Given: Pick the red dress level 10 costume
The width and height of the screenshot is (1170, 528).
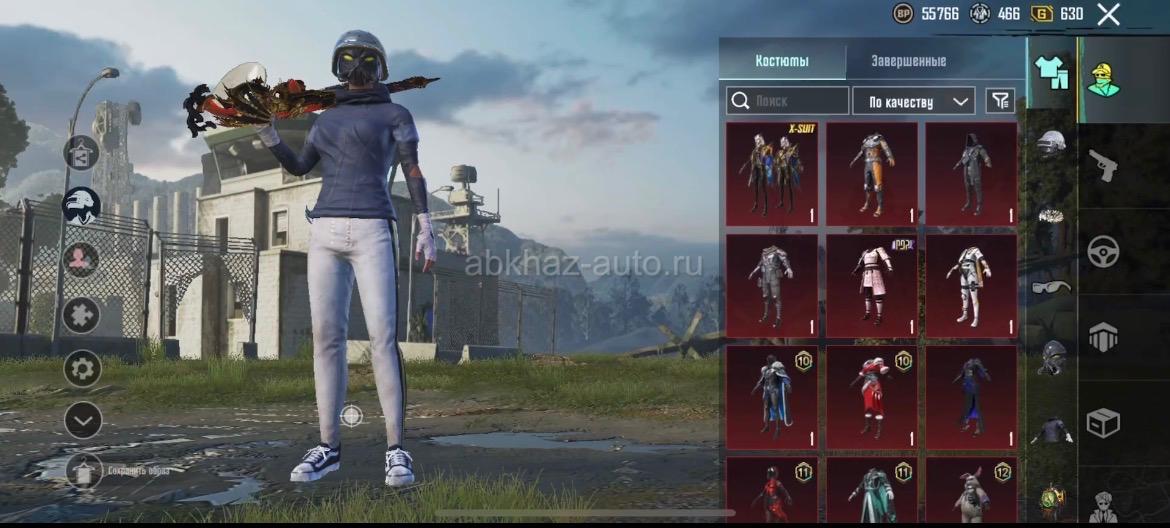Looking at the screenshot, I should [x=872, y=398].
